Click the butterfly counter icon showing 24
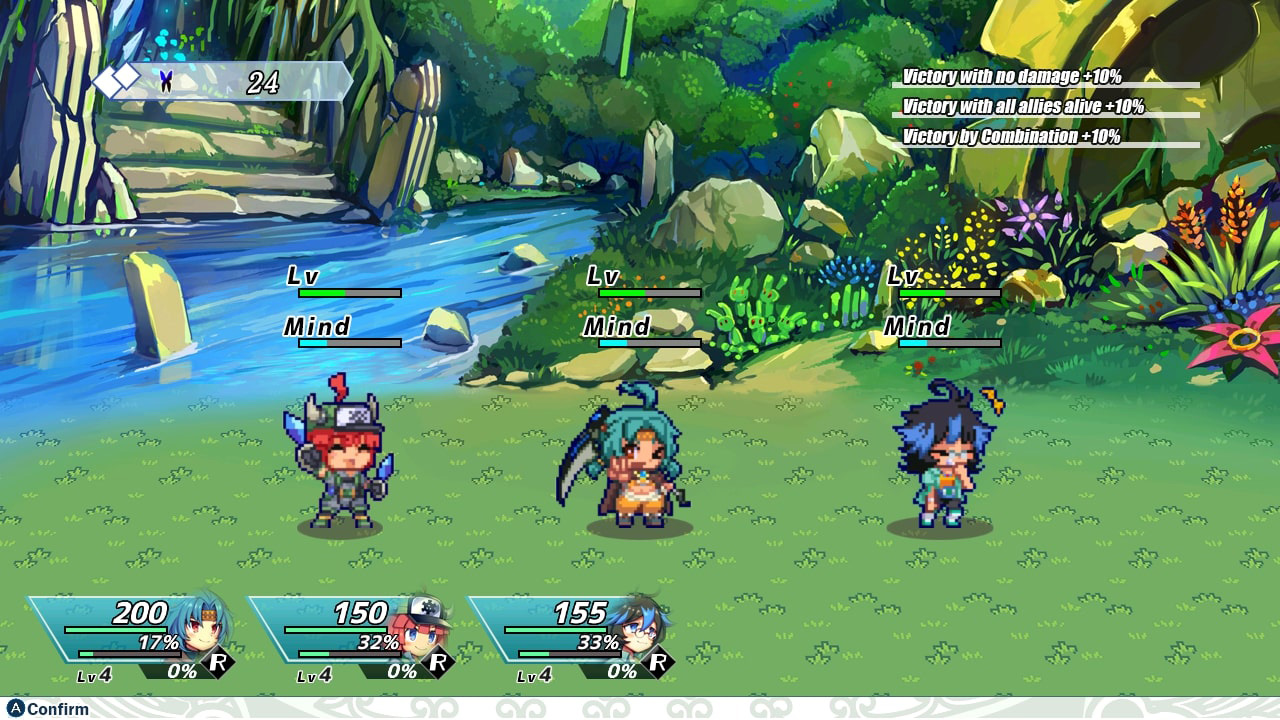 tap(164, 80)
